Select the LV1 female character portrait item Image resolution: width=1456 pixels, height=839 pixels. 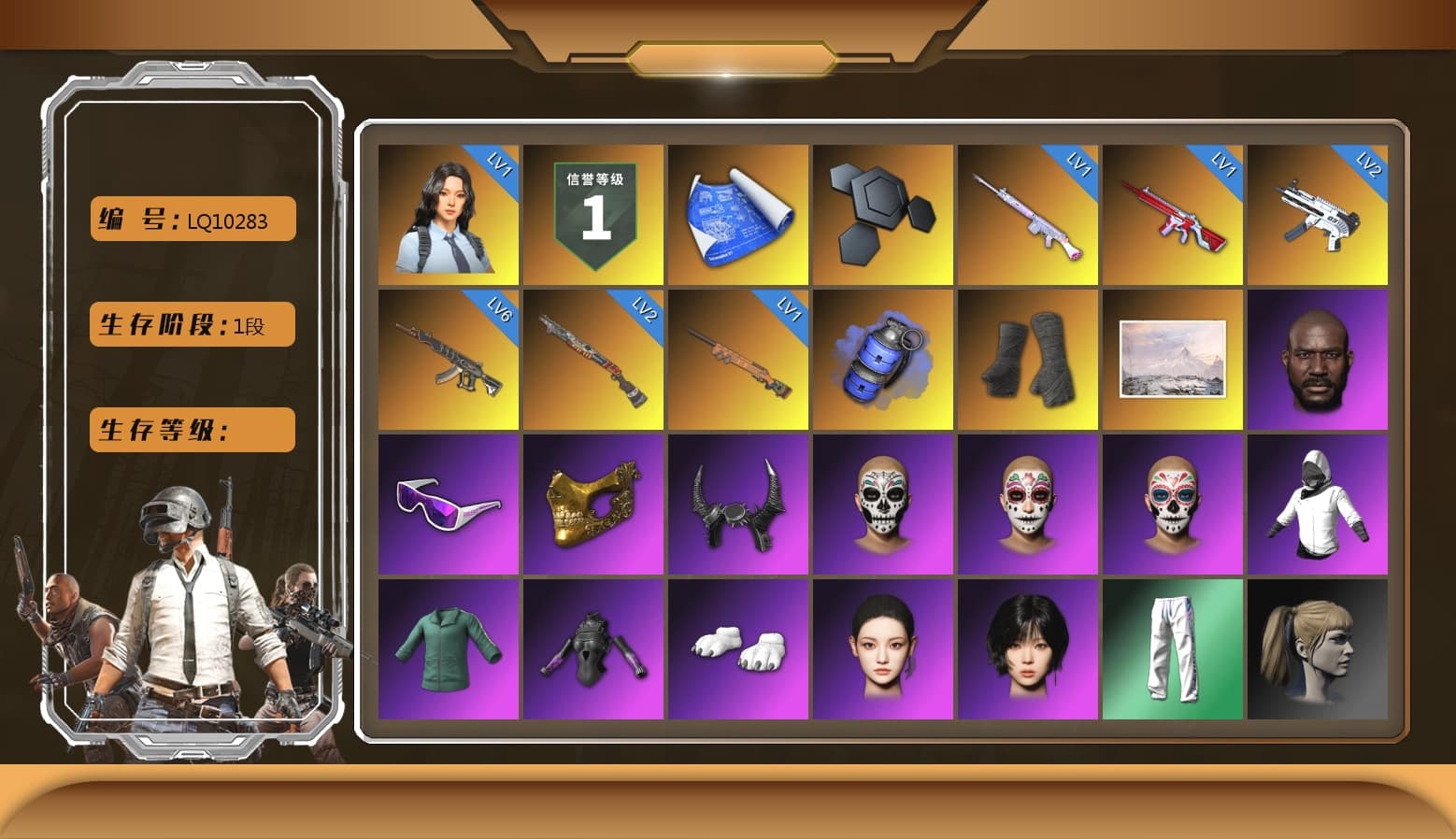[x=449, y=213]
